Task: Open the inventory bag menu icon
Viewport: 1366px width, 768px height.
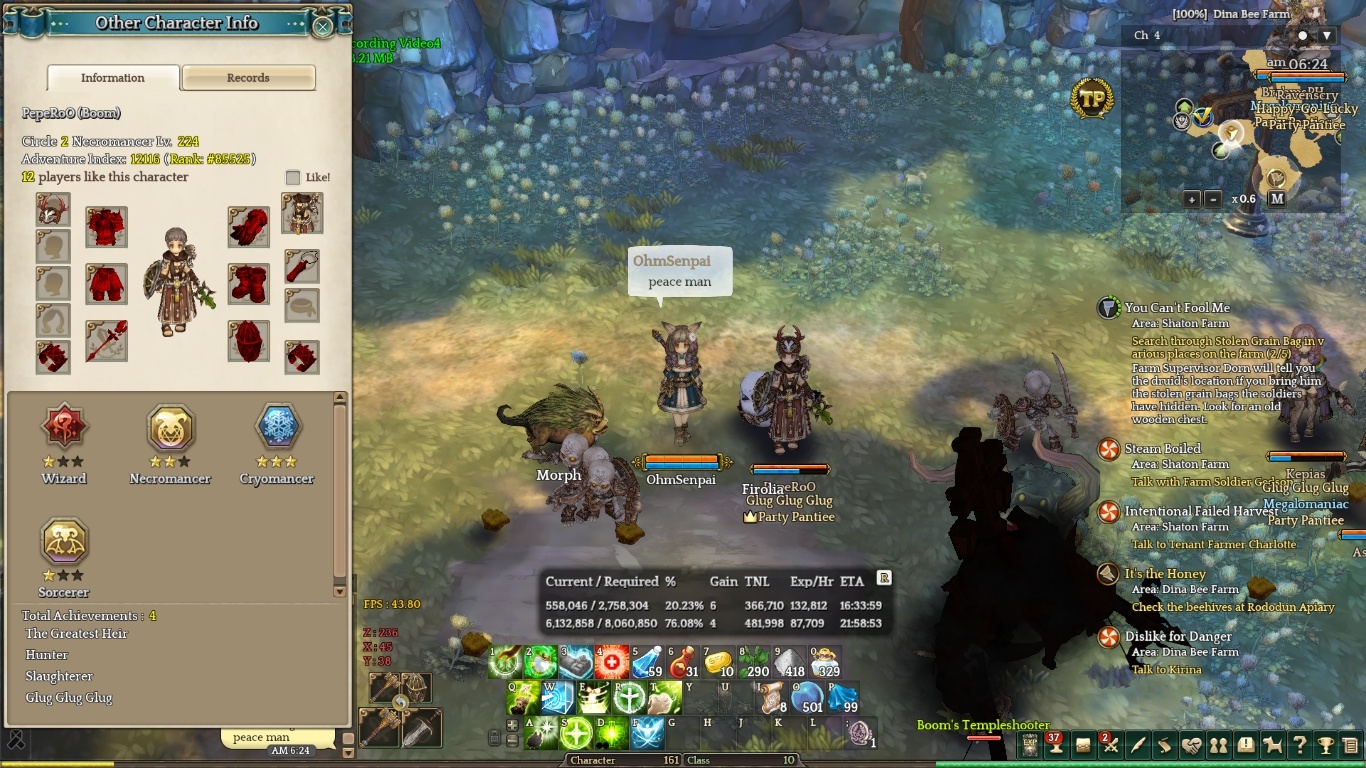Action: (1083, 745)
